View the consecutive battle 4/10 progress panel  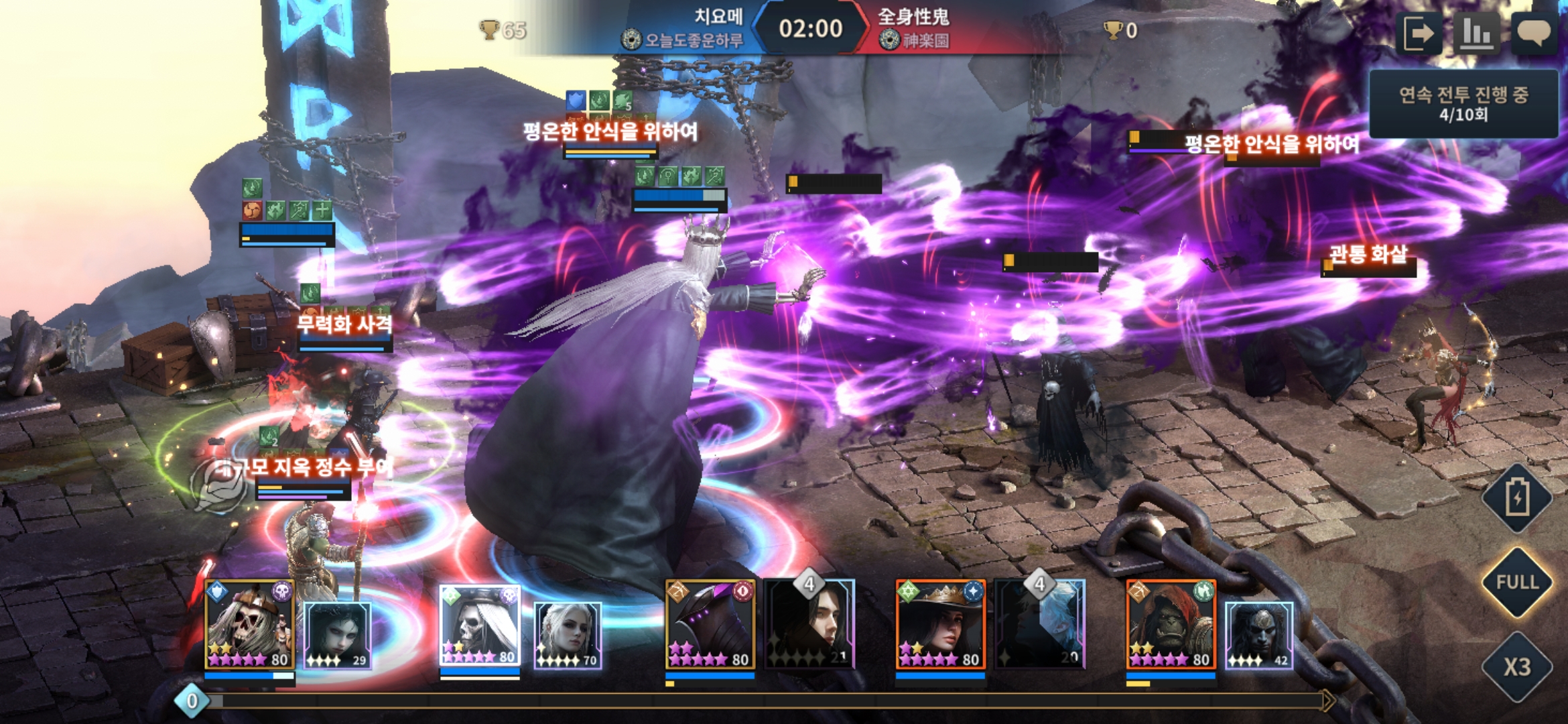point(1463,104)
